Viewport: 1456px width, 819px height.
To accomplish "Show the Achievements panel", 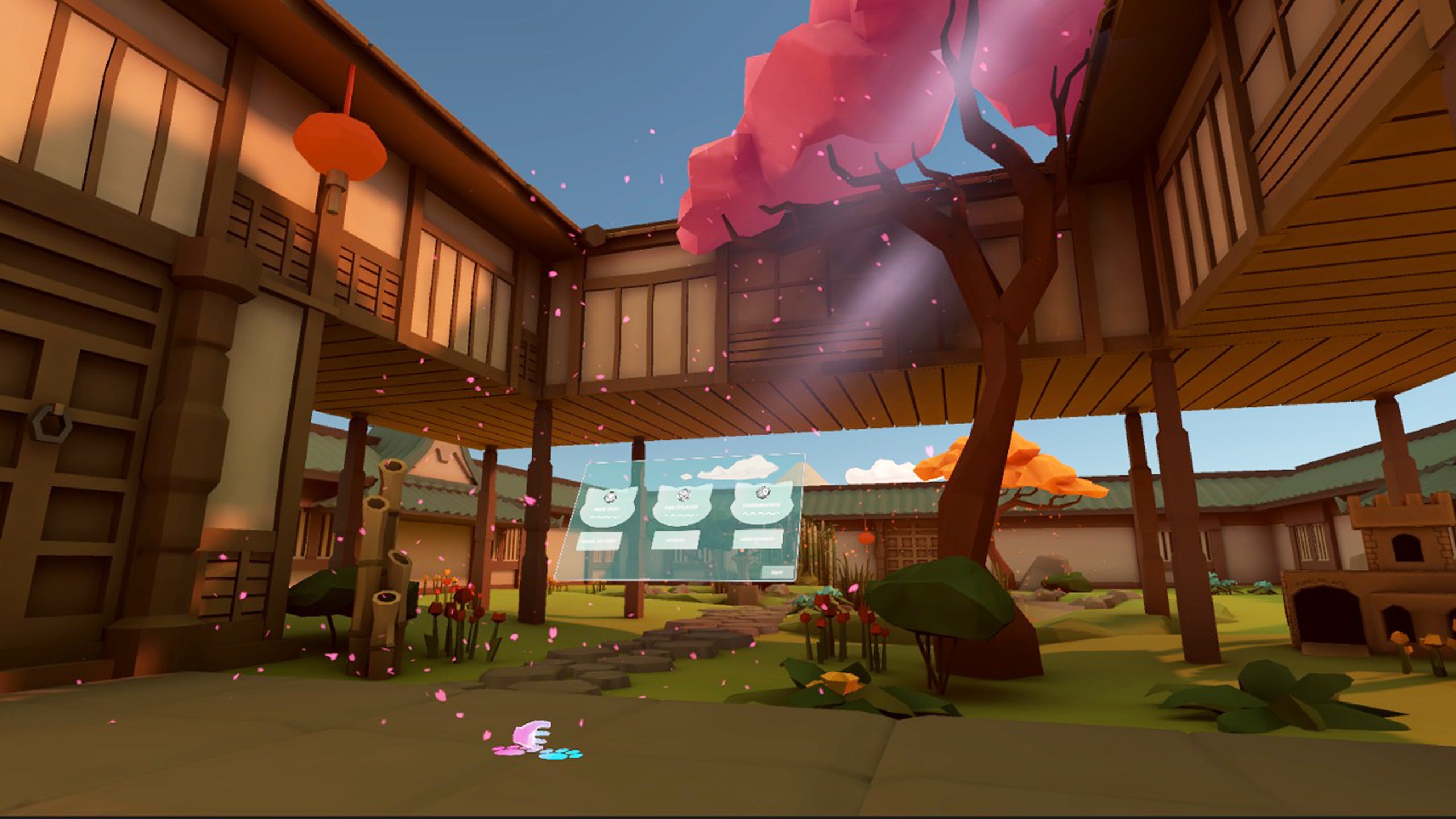I will [x=758, y=539].
